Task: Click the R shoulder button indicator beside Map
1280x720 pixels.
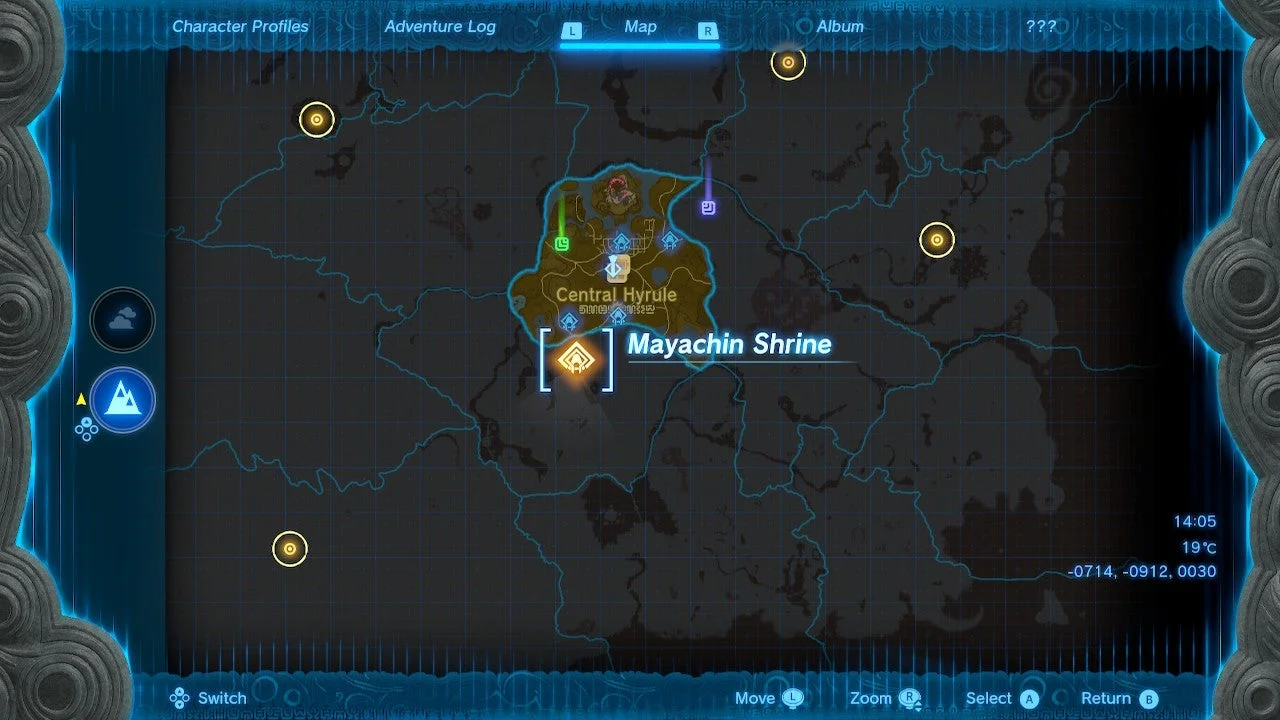Action: [709, 31]
